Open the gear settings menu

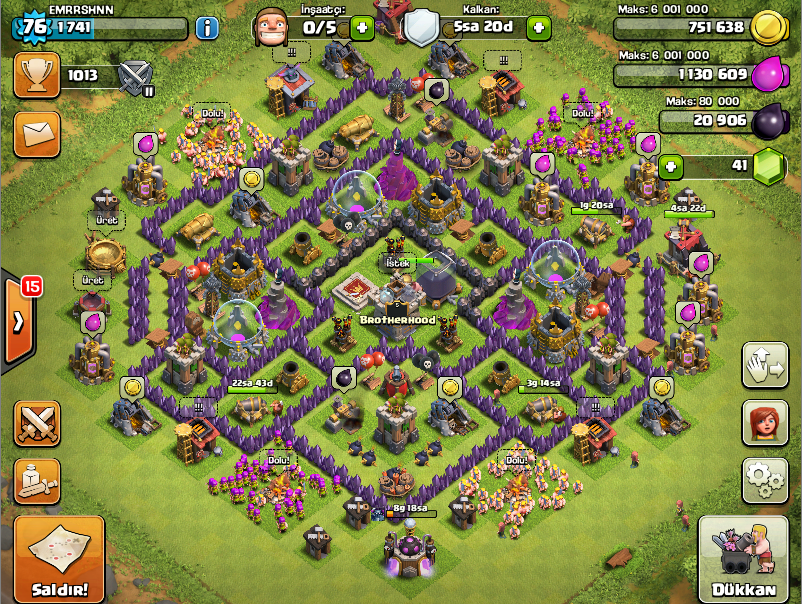(764, 480)
